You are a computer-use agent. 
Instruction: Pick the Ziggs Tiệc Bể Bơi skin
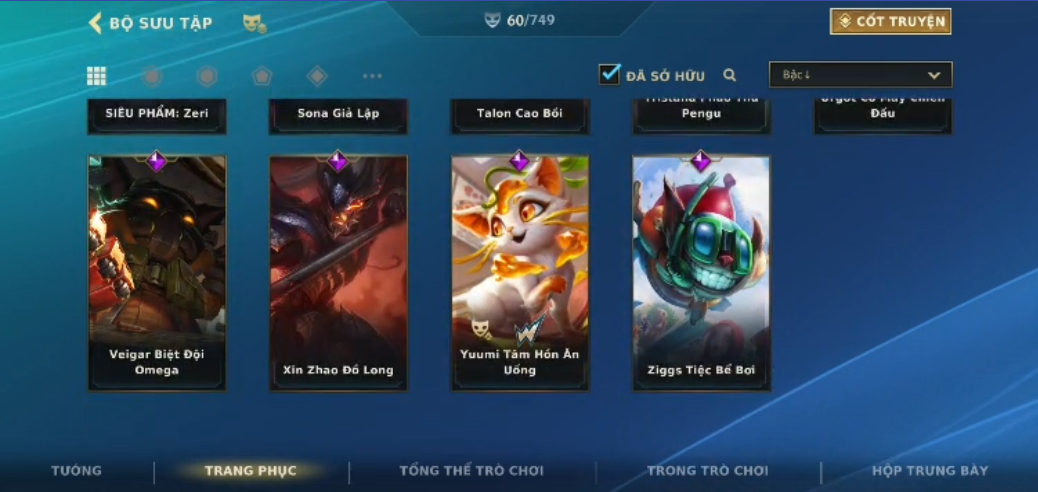click(x=700, y=272)
